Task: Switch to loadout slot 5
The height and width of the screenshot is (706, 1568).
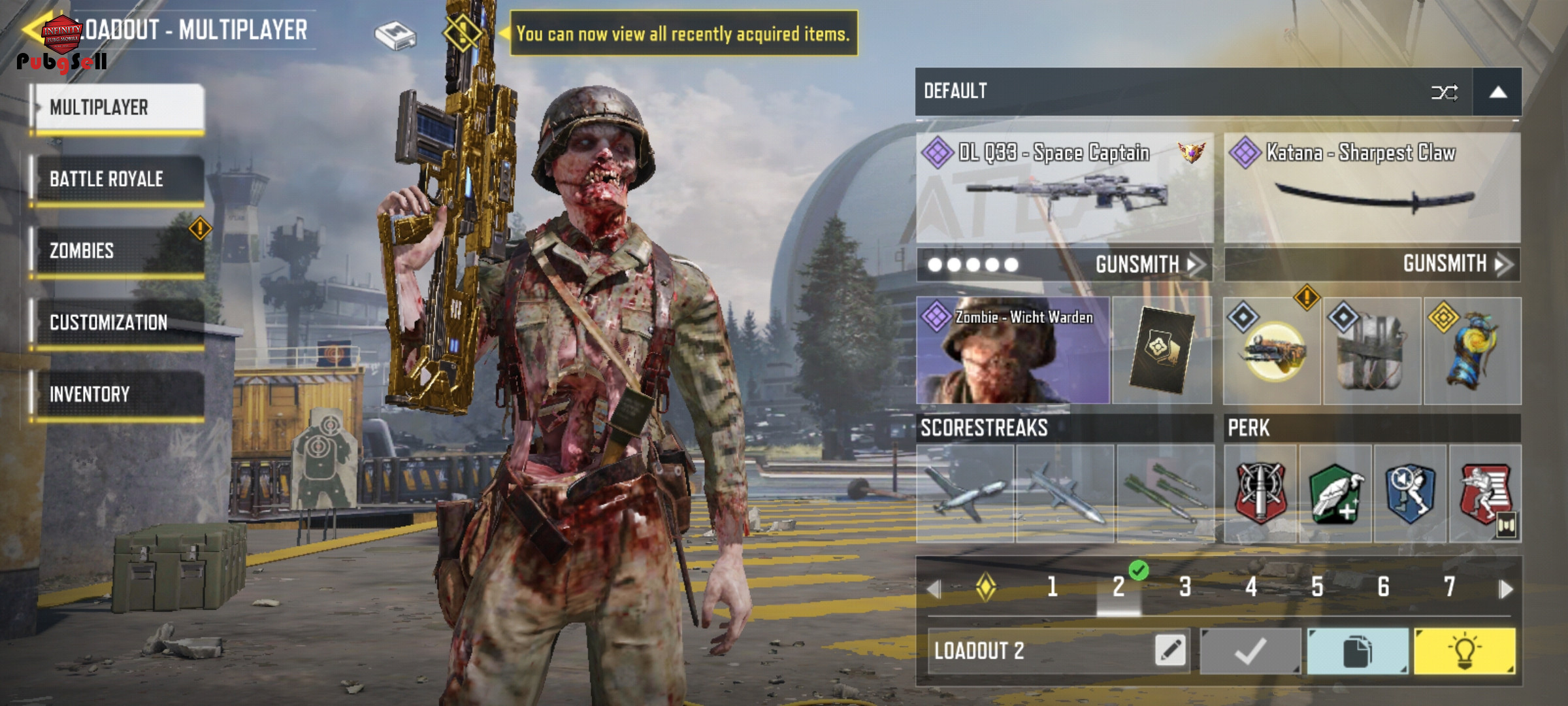Action: pos(1317,587)
